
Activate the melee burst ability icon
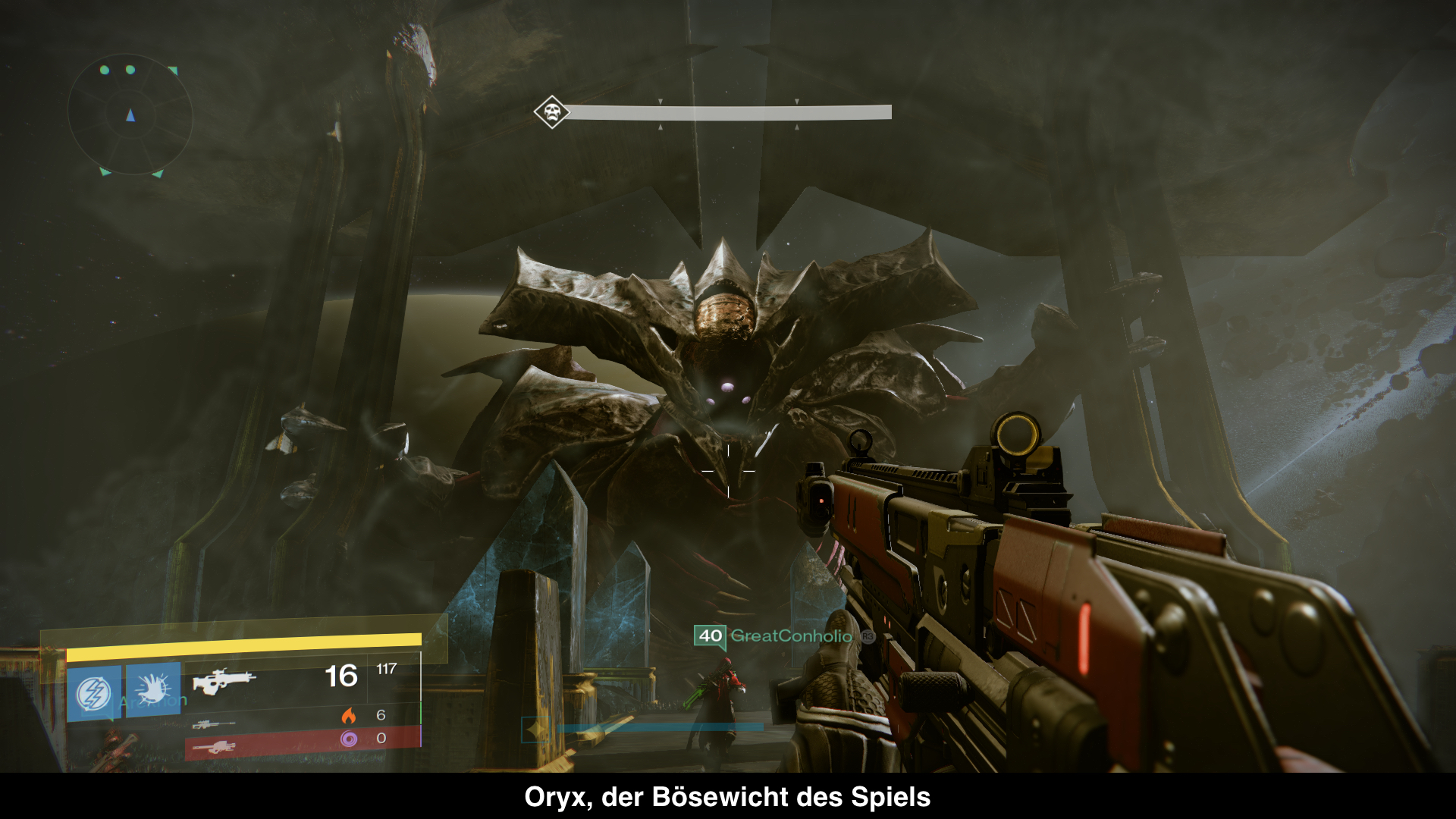pyautogui.click(x=153, y=689)
